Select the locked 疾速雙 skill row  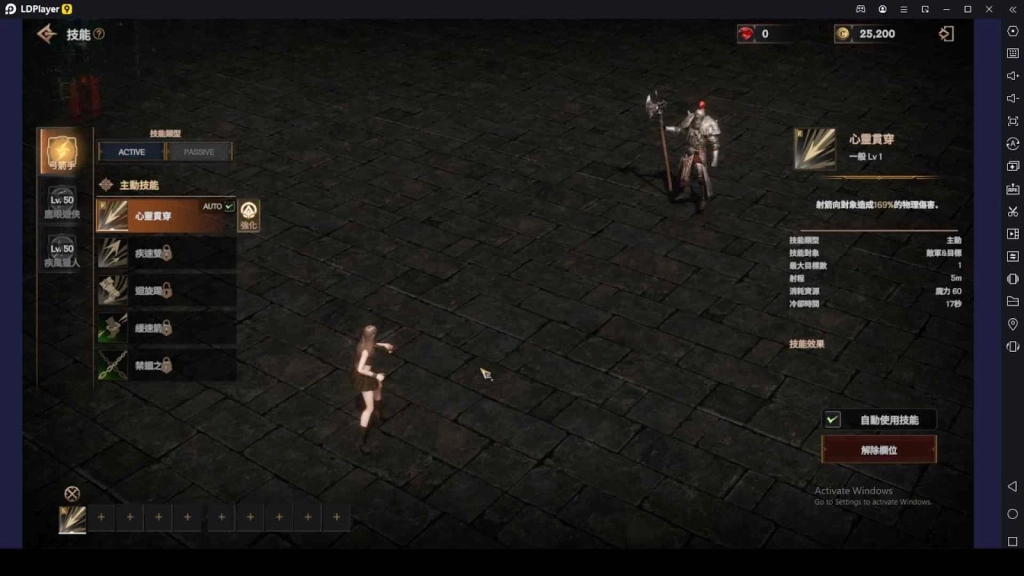165,253
